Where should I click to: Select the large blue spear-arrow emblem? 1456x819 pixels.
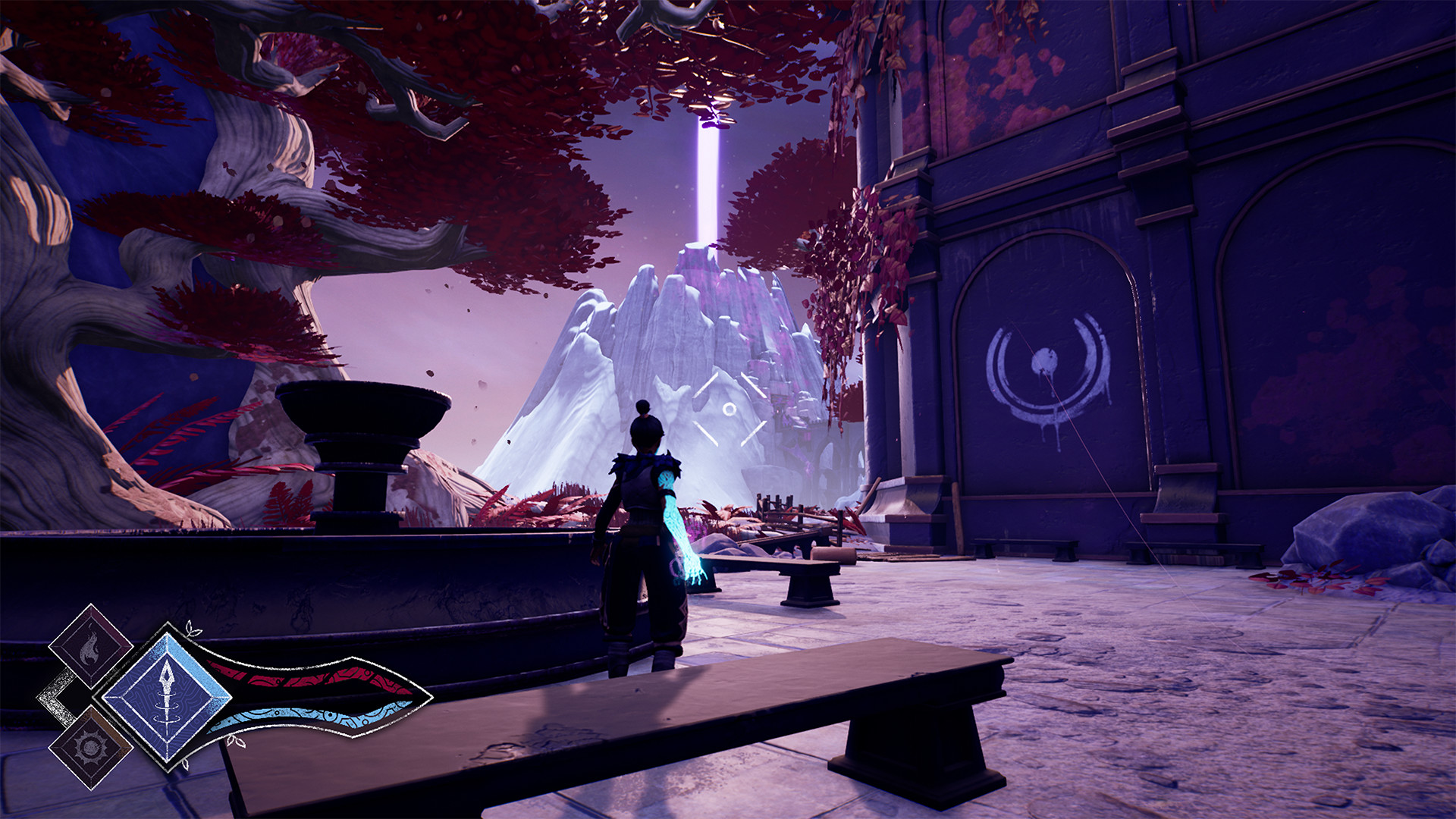click(168, 697)
